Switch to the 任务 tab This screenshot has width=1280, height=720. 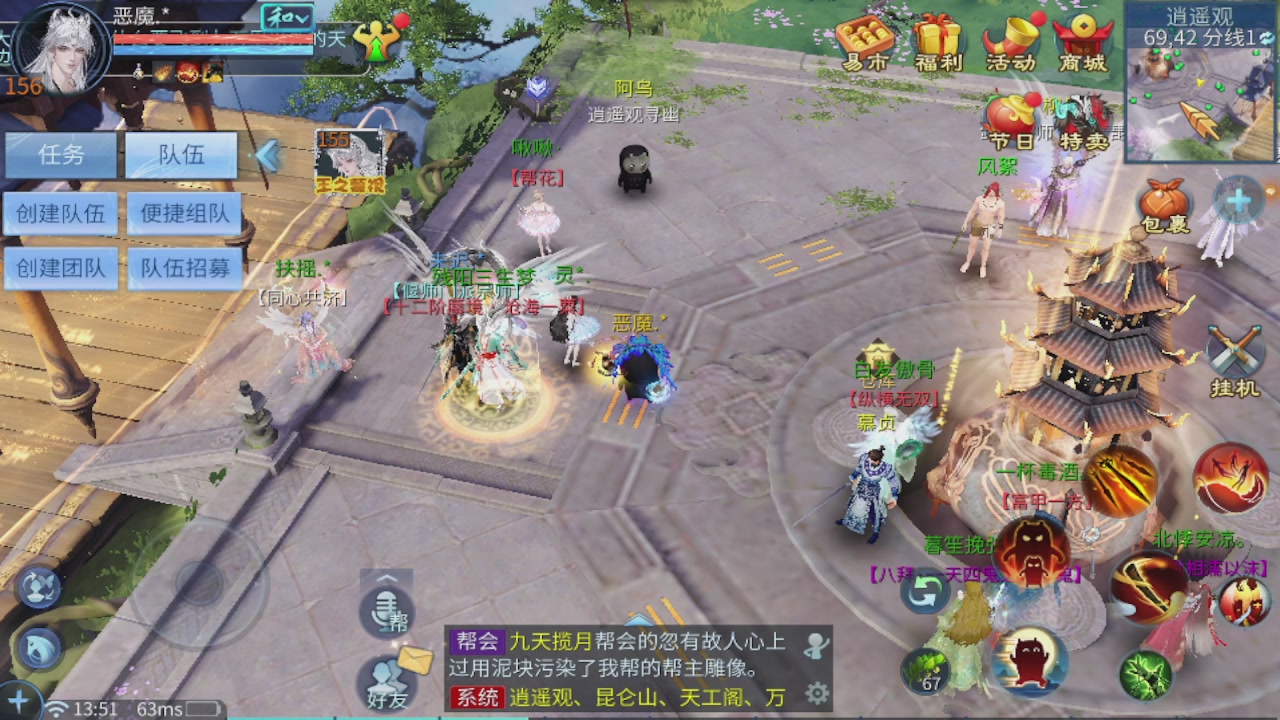click(x=60, y=155)
